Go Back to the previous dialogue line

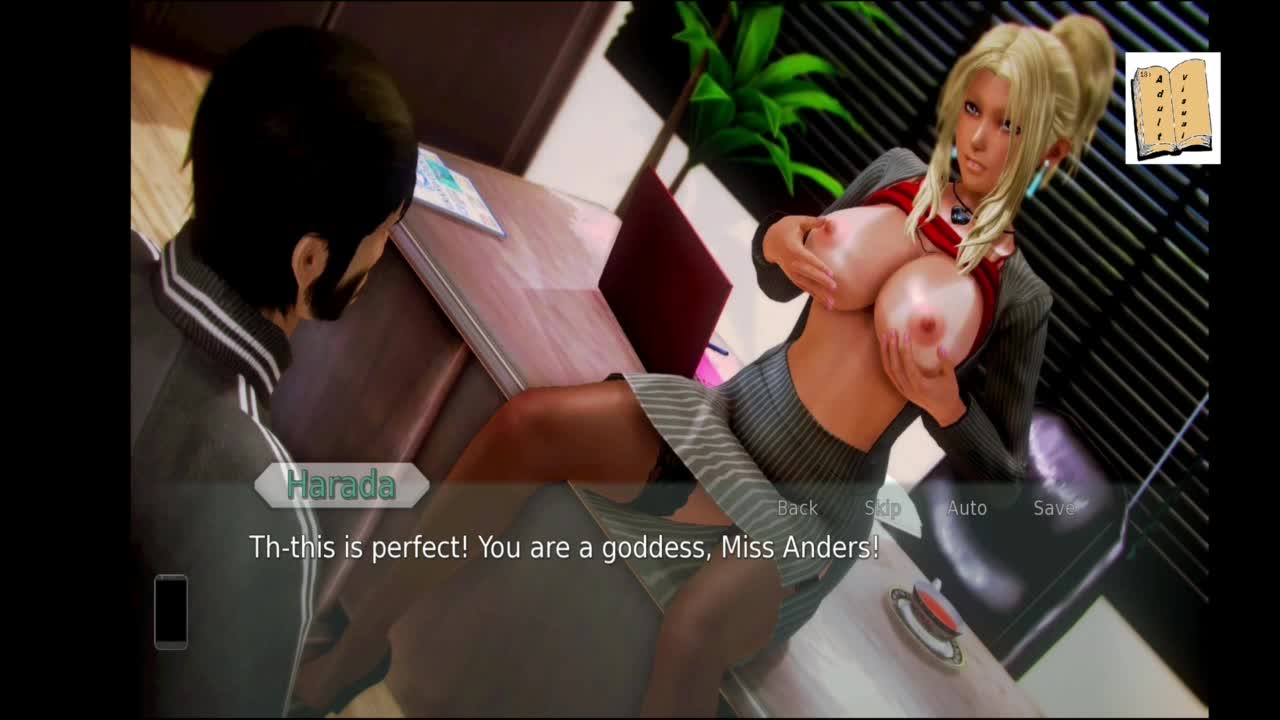tap(797, 508)
